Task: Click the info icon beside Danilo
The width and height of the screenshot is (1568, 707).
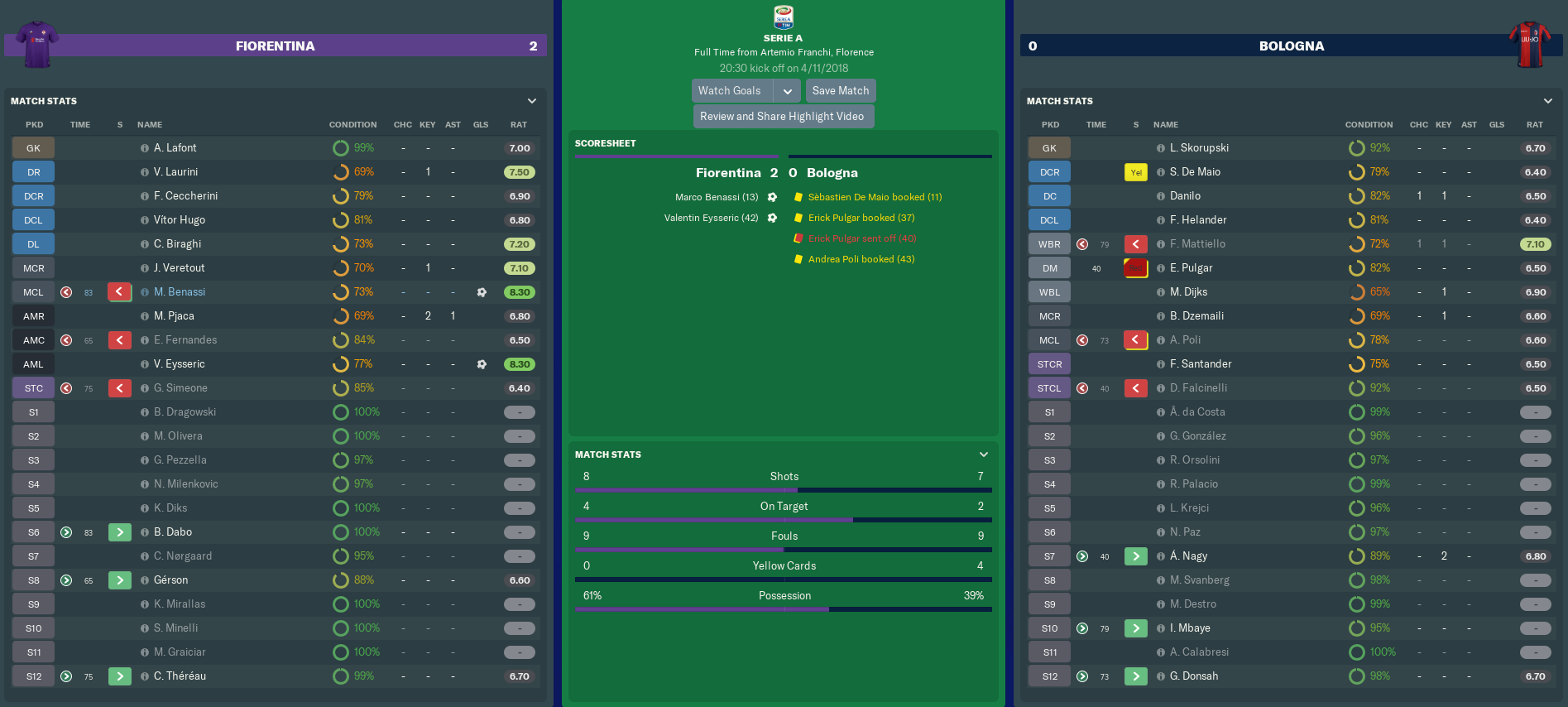Action: coord(1161,196)
